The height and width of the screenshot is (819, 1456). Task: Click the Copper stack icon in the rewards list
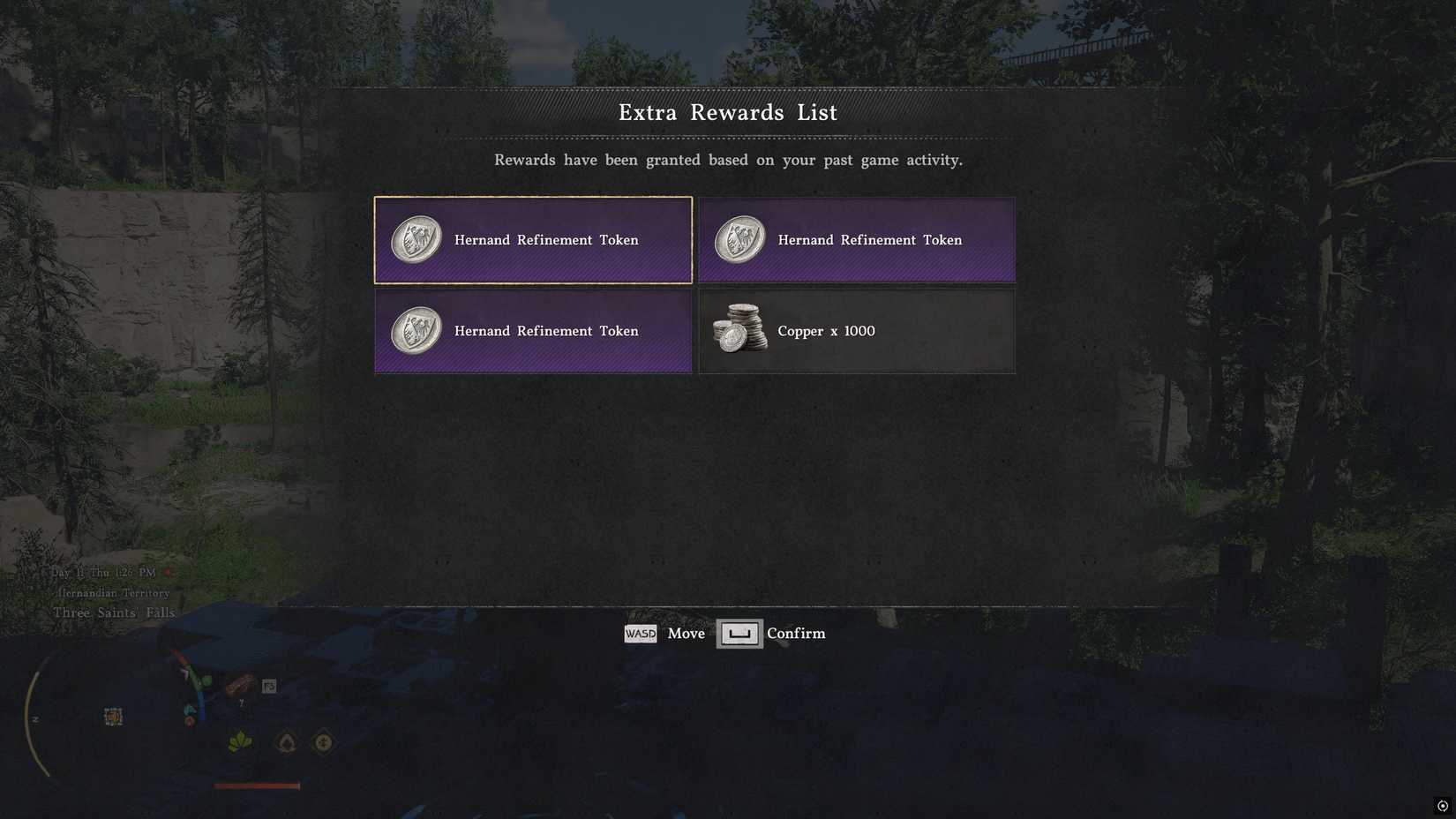click(x=740, y=329)
